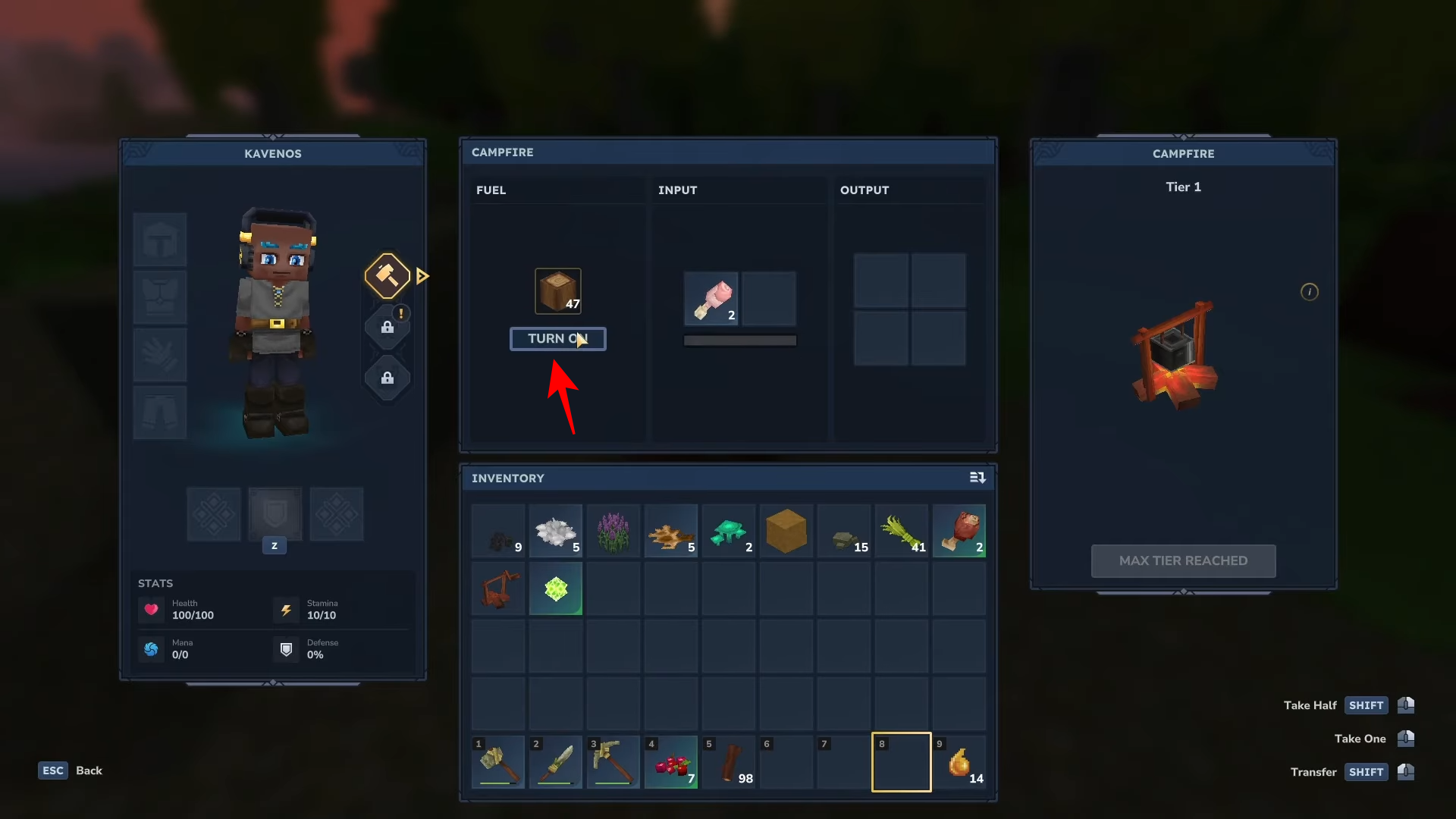Toggle the lower lock on the character panel

[388, 378]
